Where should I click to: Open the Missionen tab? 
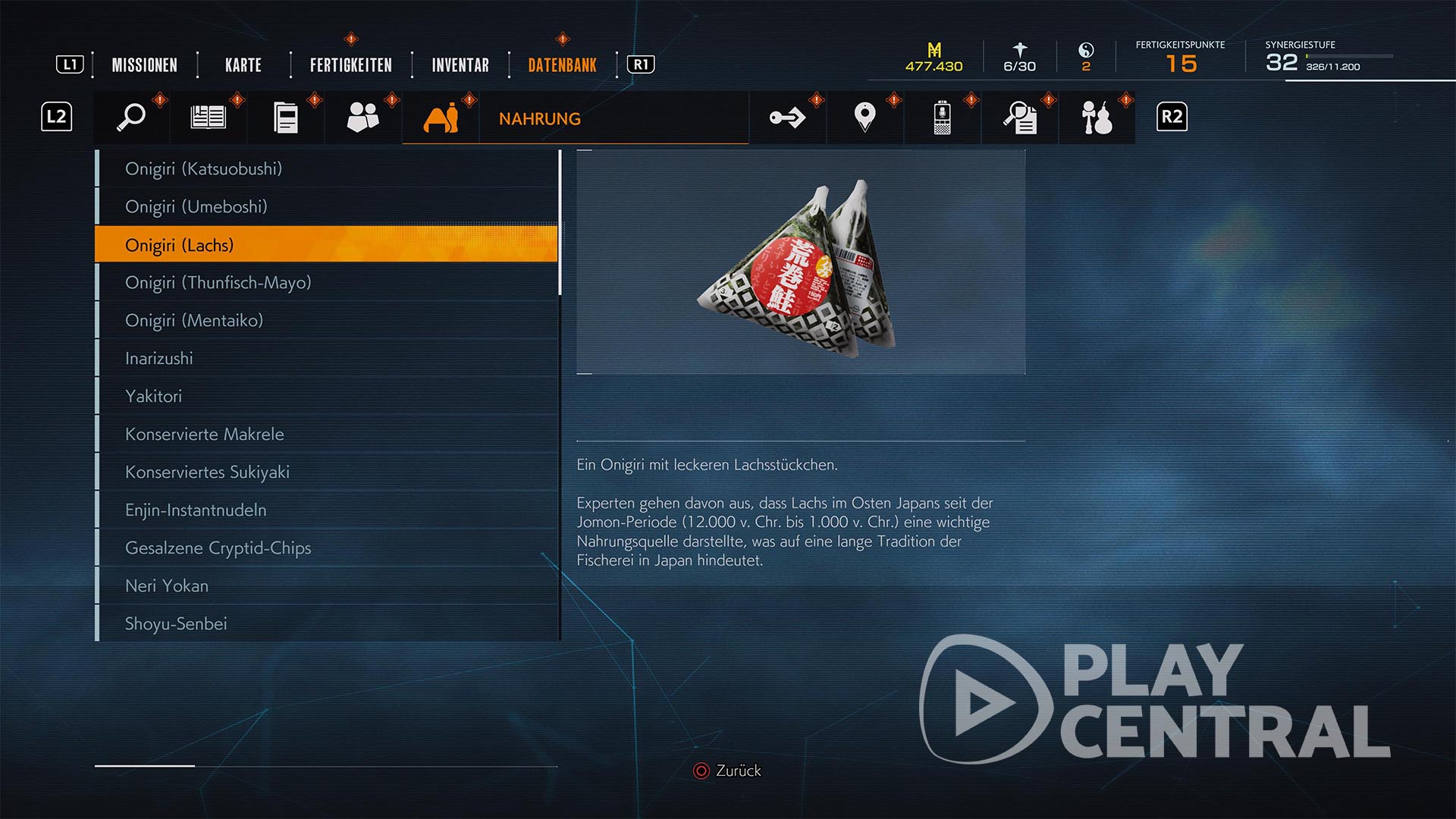[144, 65]
